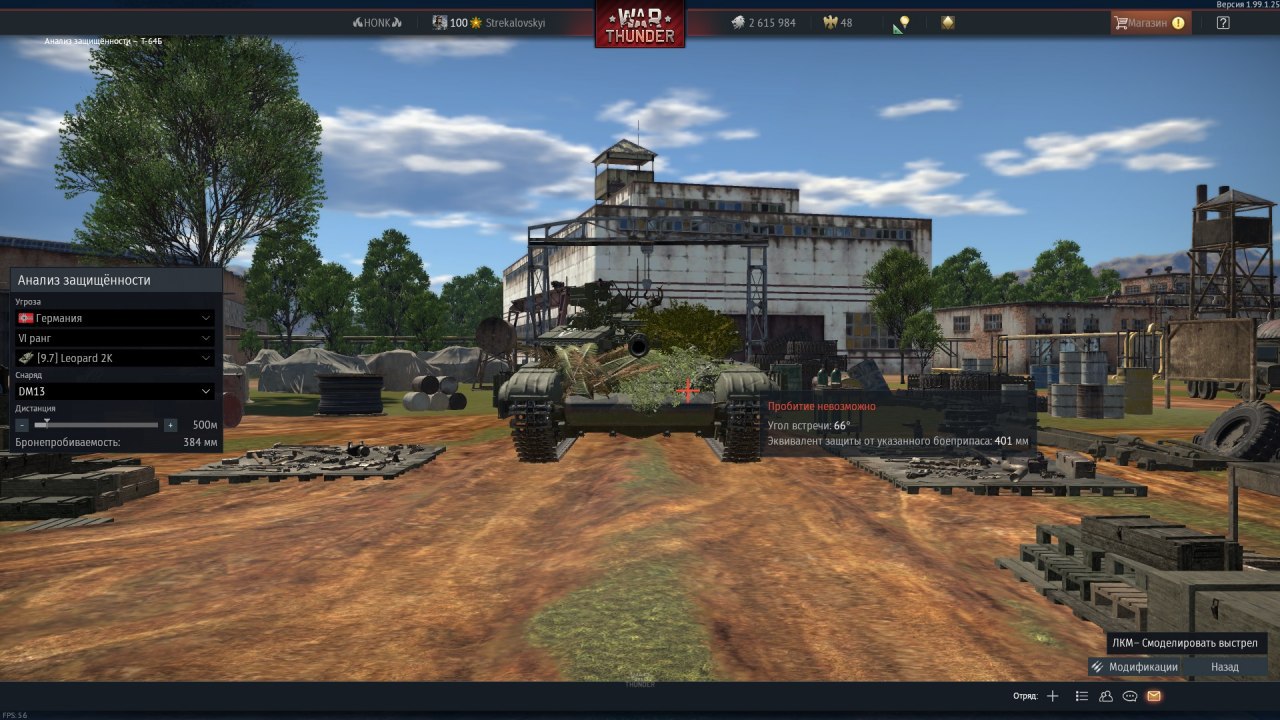Open the Магазин shop

1150,22
